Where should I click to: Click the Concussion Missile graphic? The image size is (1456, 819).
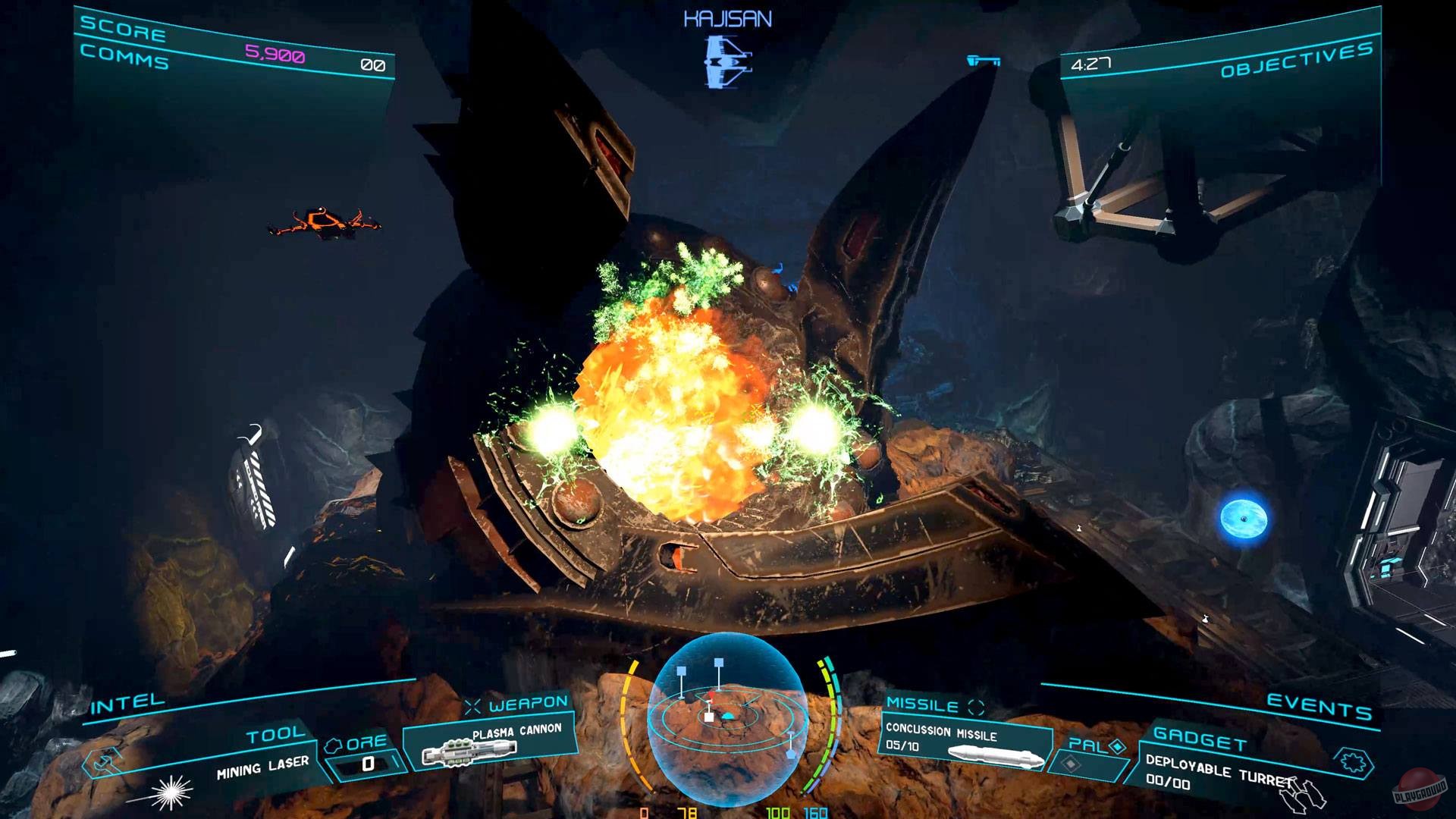click(x=993, y=757)
